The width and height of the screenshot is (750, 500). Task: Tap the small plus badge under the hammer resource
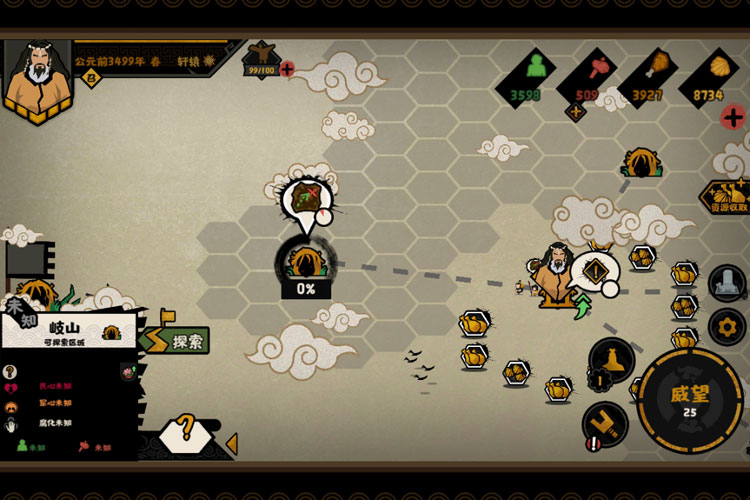575,111
